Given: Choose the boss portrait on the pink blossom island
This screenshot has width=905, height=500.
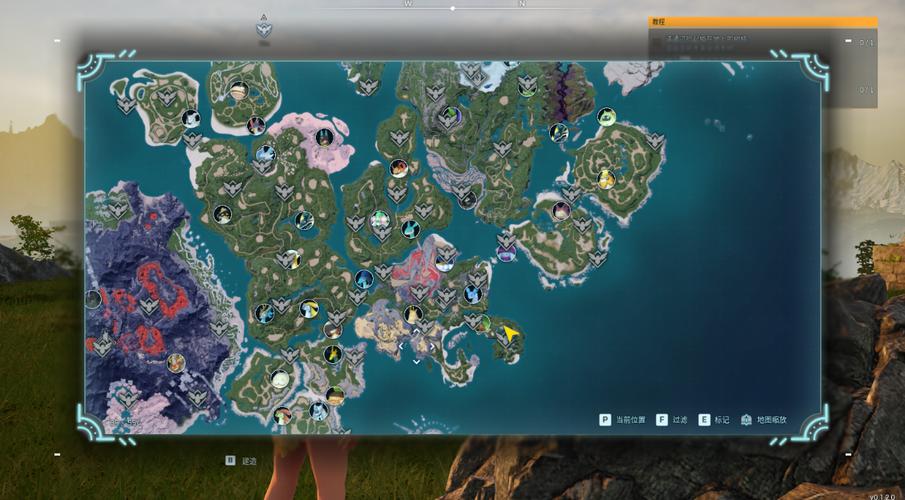Looking at the screenshot, I should pos(322,137).
